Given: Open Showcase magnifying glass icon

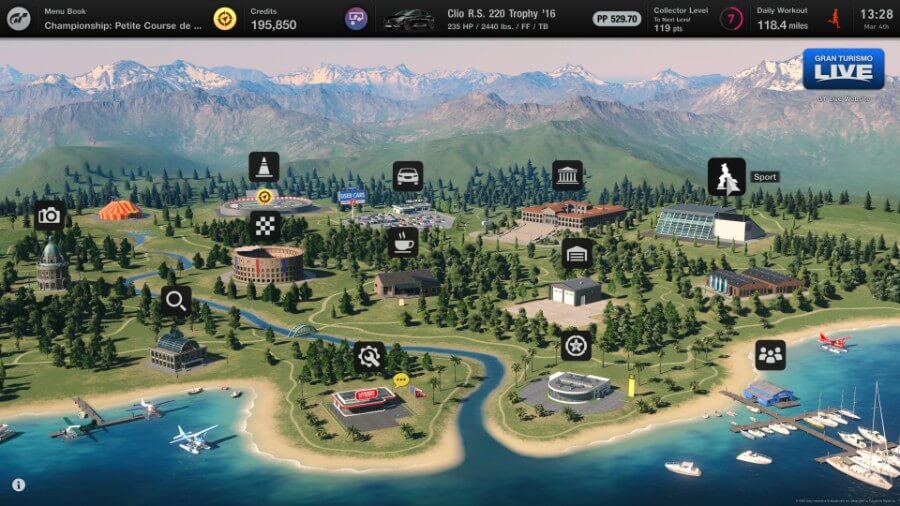Looking at the screenshot, I should (x=176, y=300).
